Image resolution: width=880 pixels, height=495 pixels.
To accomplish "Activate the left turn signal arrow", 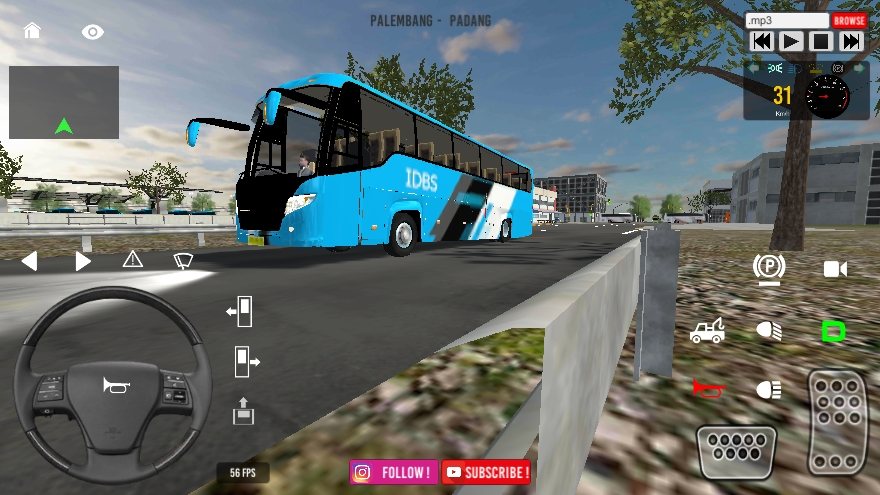I will [x=29, y=261].
